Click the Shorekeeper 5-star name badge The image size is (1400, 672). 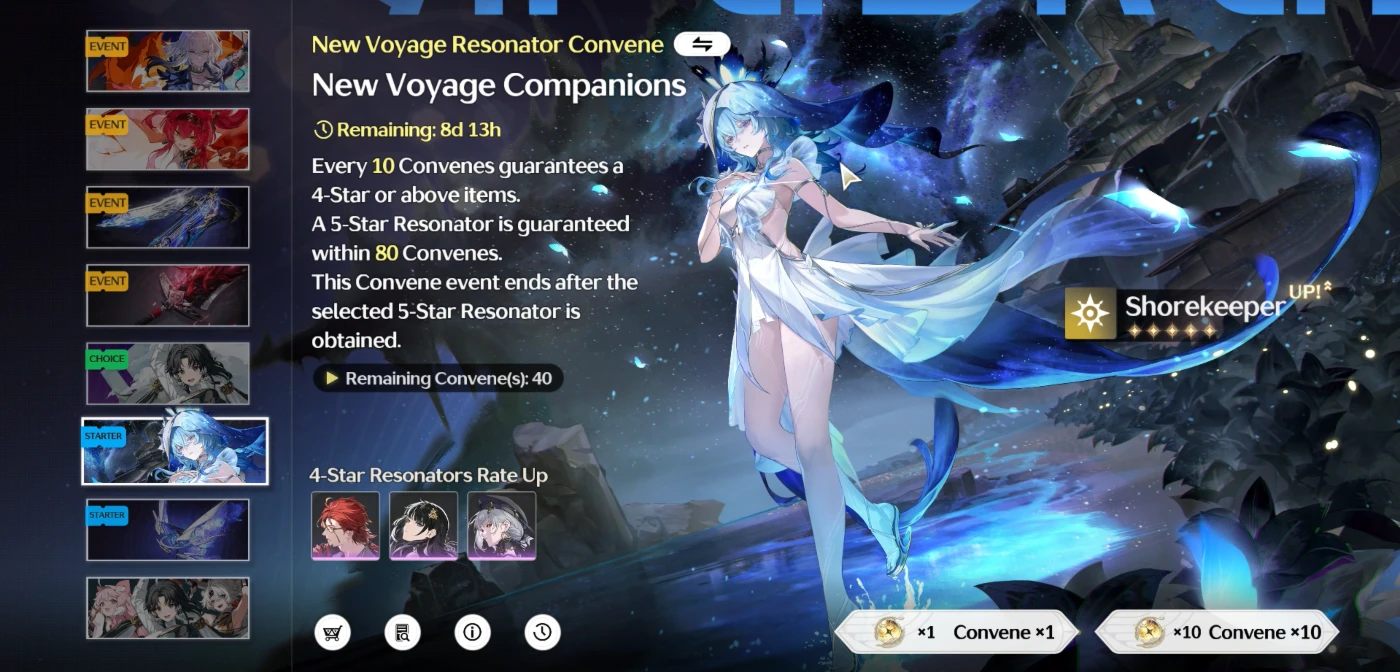pos(1175,313)
